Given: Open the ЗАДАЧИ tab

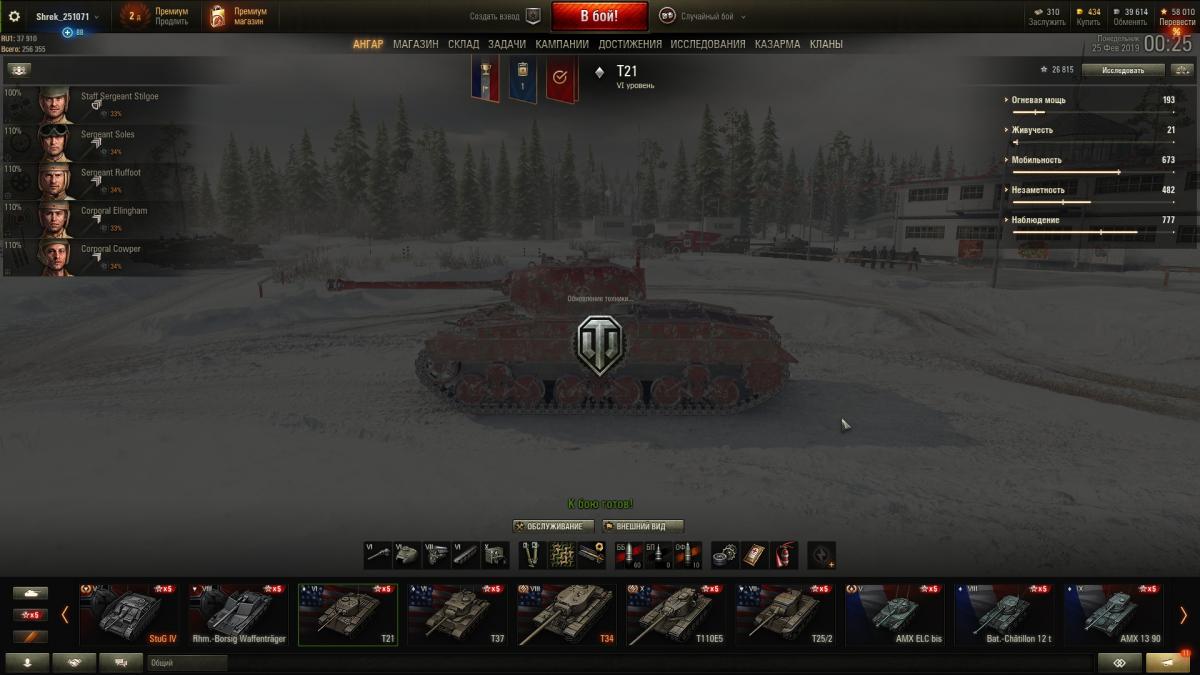Looking at the screenshot, I should pyautogui.click(x=507, y=44).
